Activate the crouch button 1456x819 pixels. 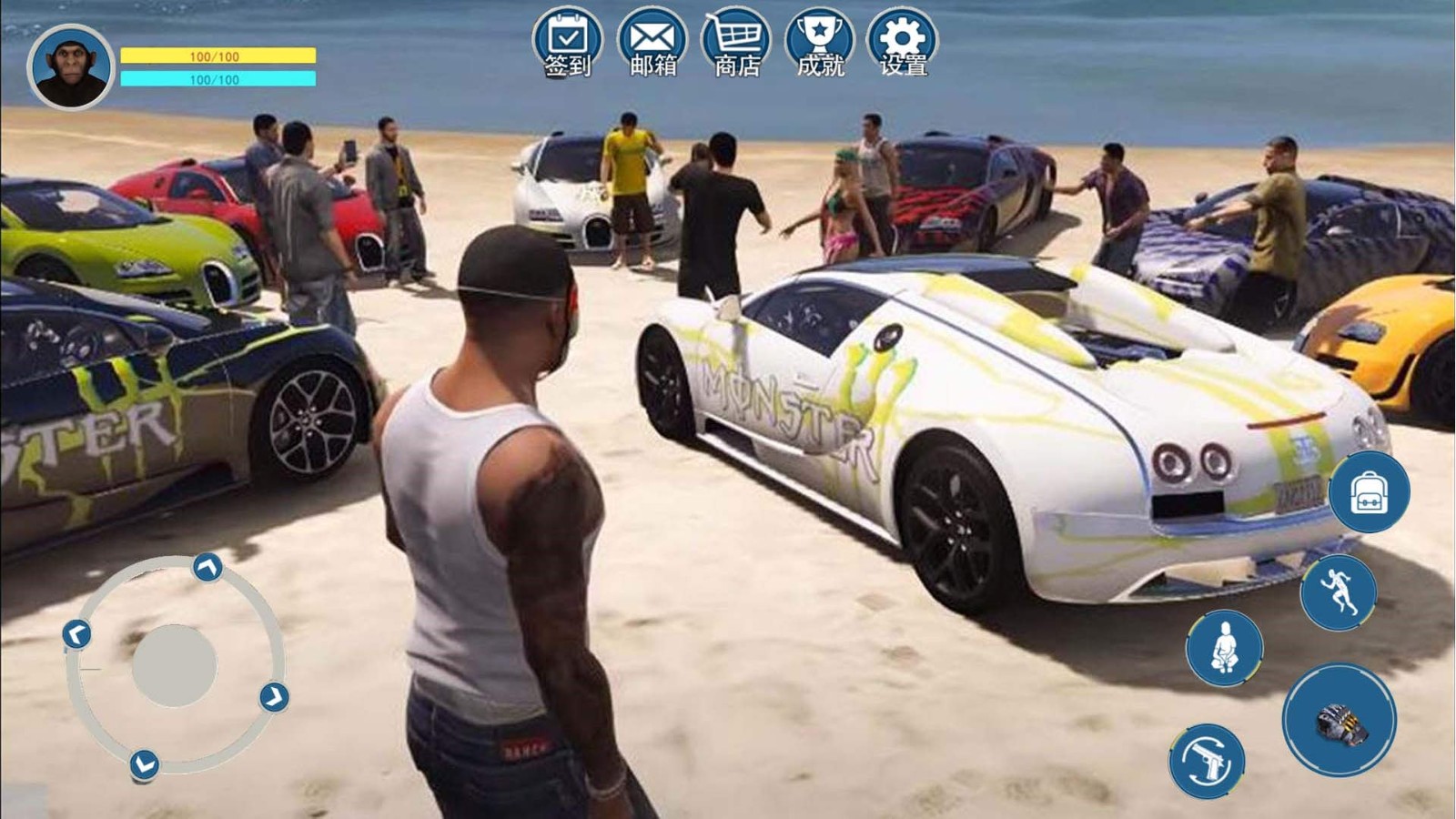1224,648
